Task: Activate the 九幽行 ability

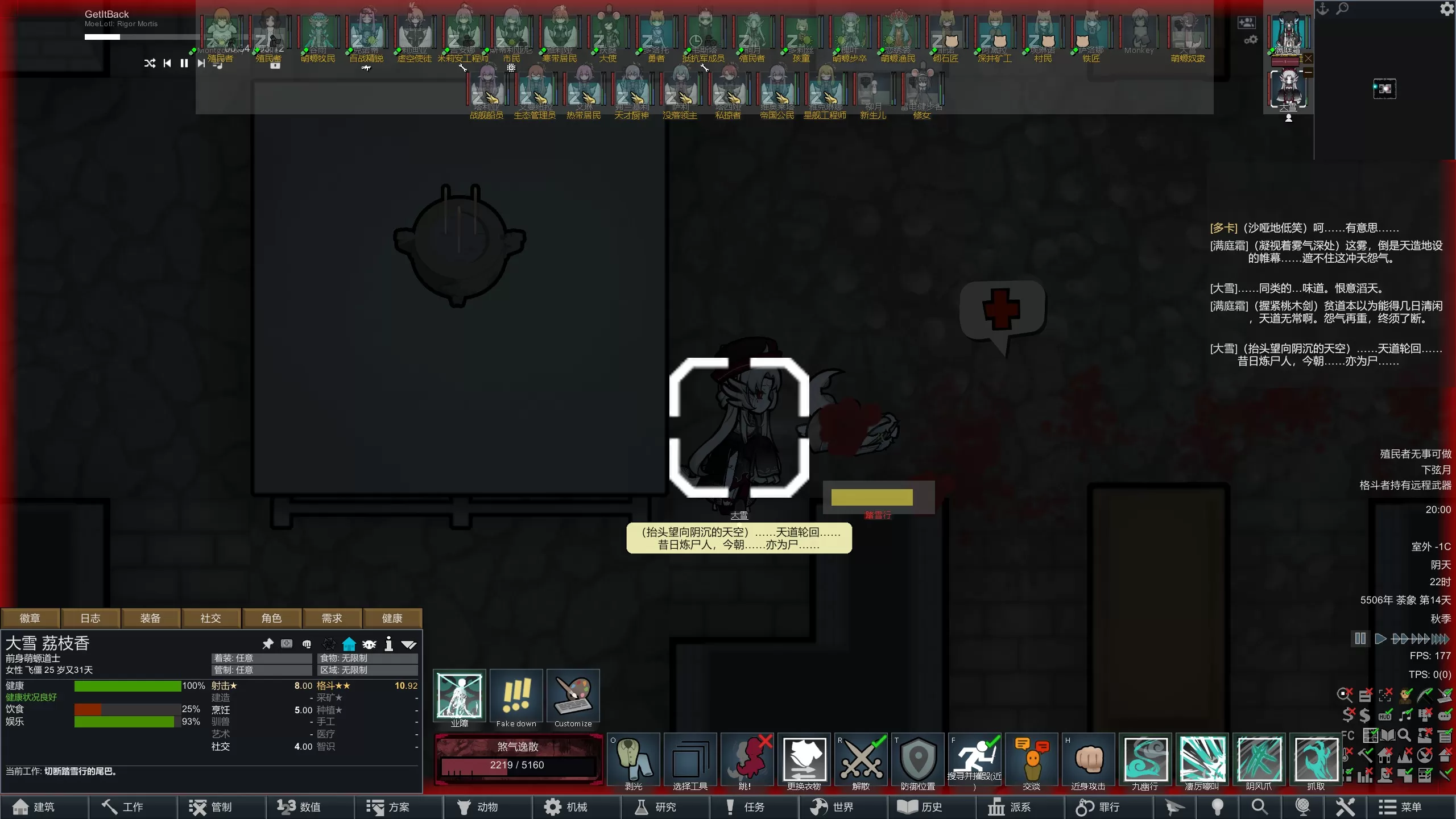Action: click(1145, 760)
